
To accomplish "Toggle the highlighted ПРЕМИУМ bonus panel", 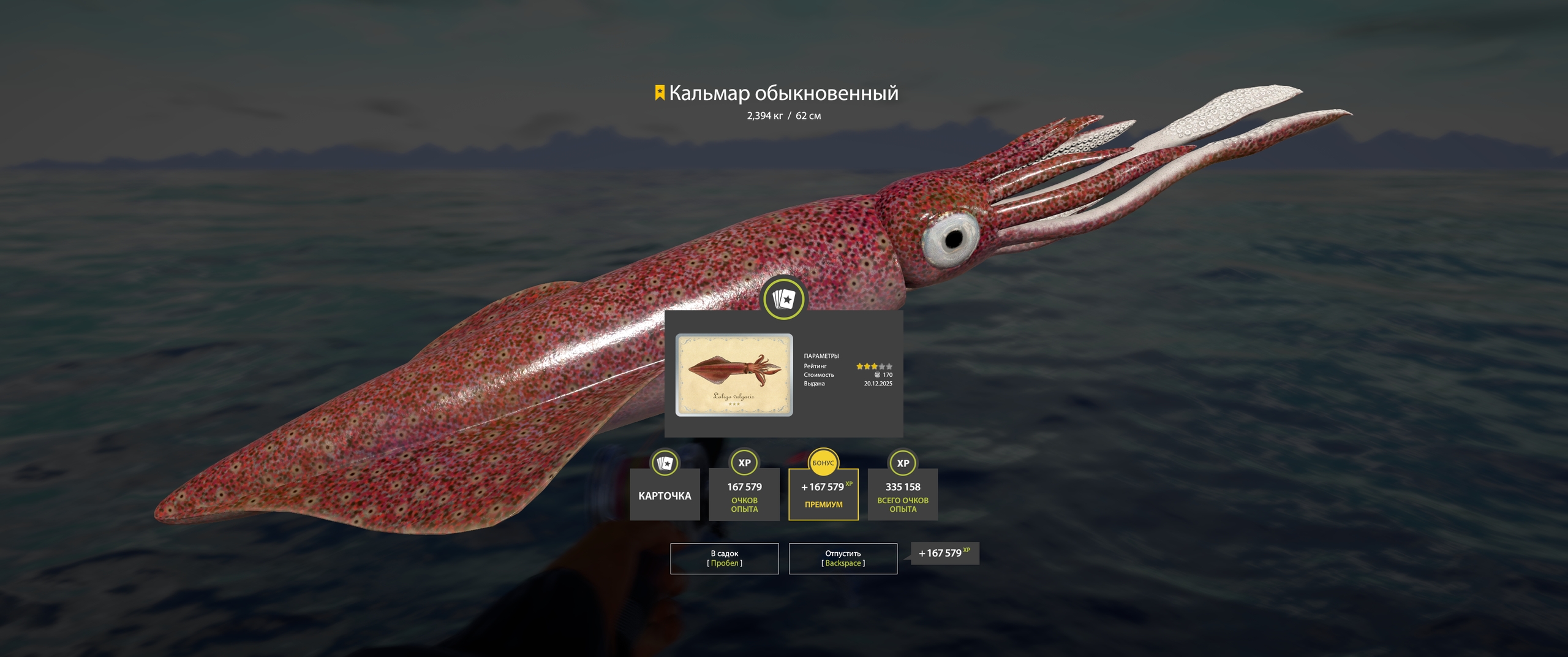I will click(824, 495).
